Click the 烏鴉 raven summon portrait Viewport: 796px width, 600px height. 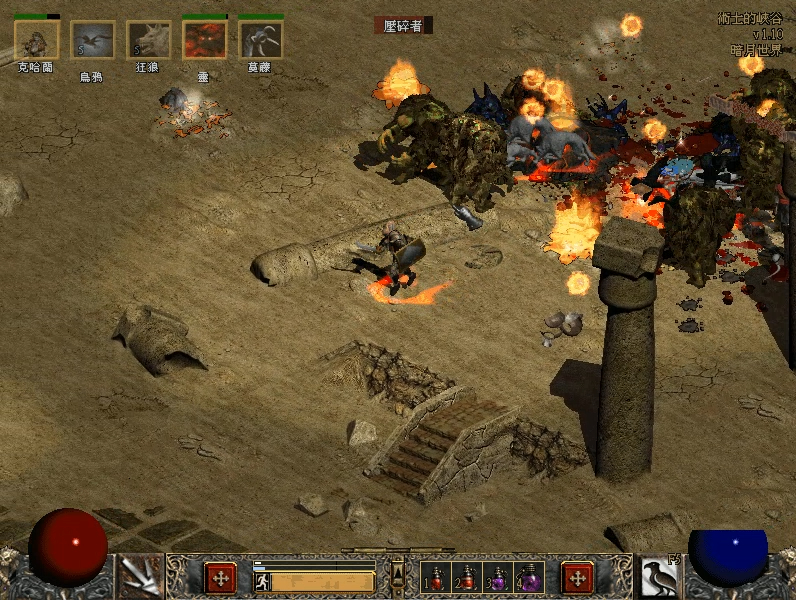(x=92, y=40)
